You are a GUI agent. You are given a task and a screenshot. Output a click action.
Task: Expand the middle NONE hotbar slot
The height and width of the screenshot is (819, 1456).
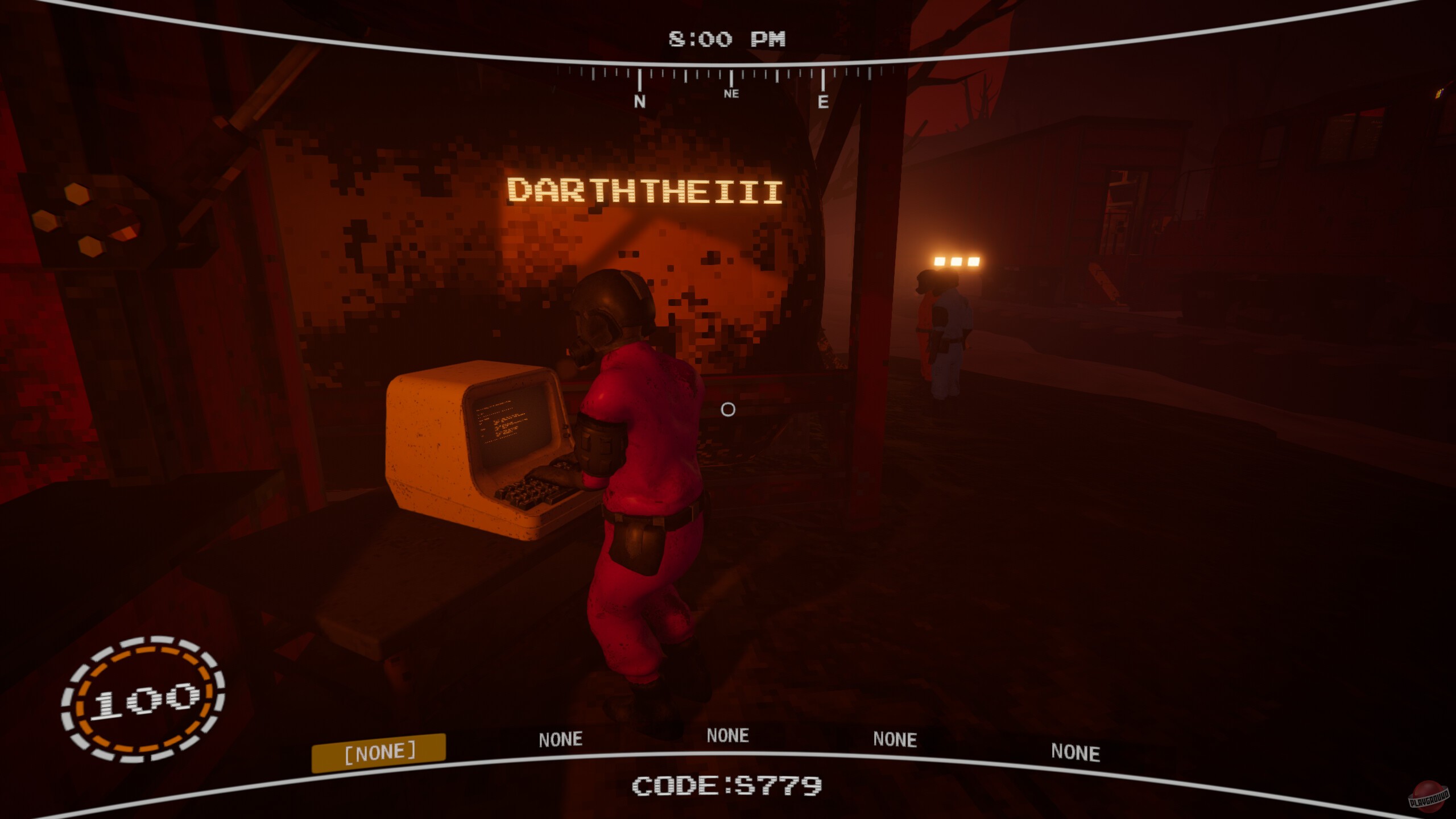(729, 735)
